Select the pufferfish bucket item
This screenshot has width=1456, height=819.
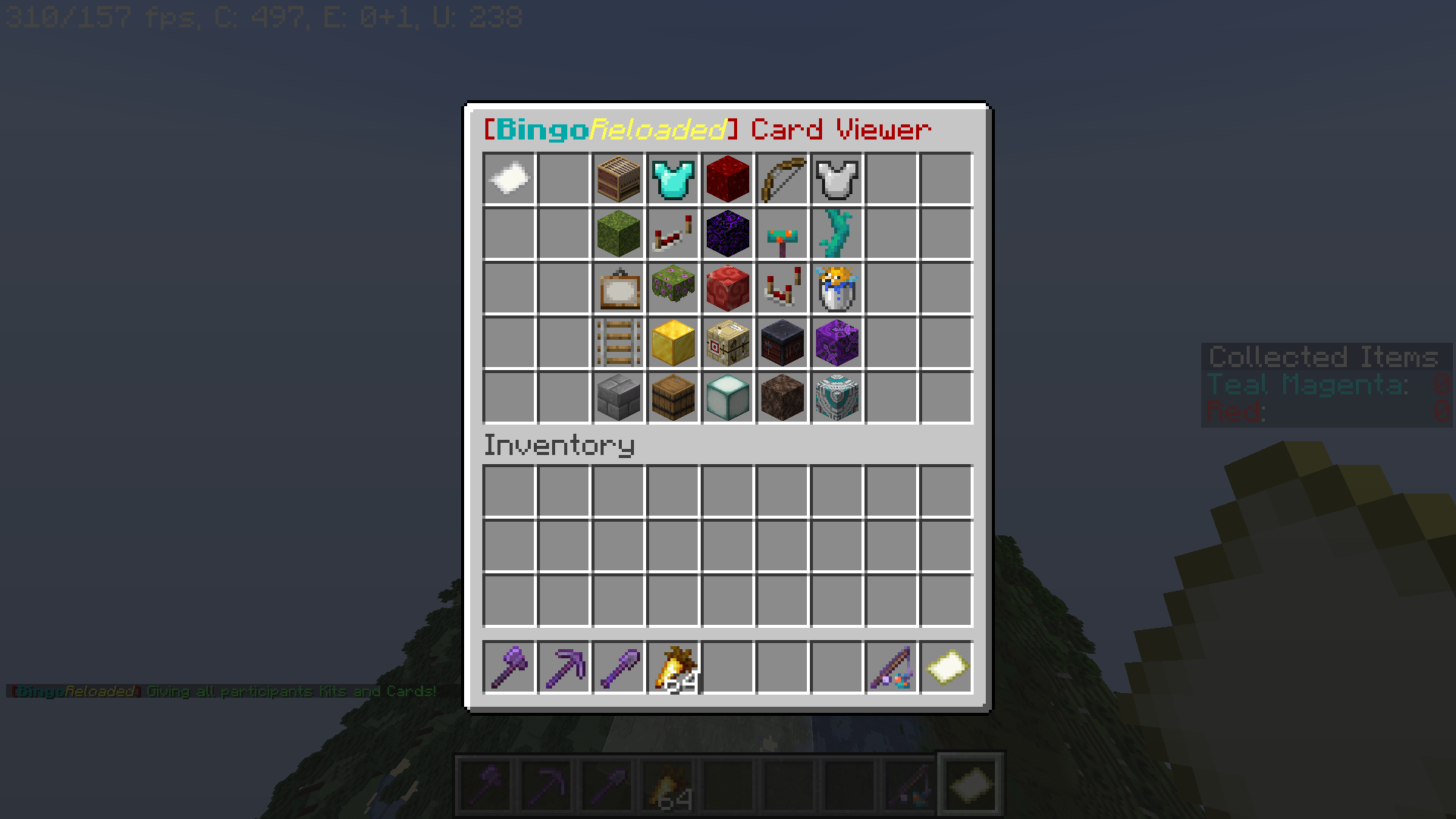836,288
